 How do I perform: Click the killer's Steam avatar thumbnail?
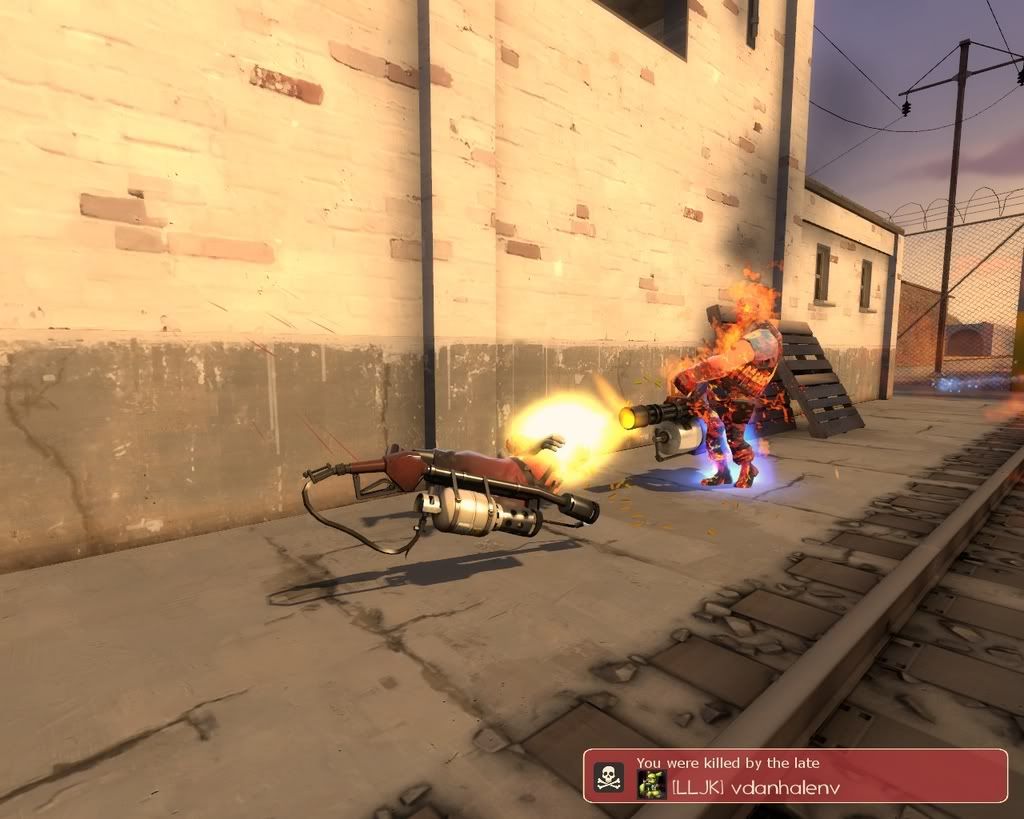652,783
